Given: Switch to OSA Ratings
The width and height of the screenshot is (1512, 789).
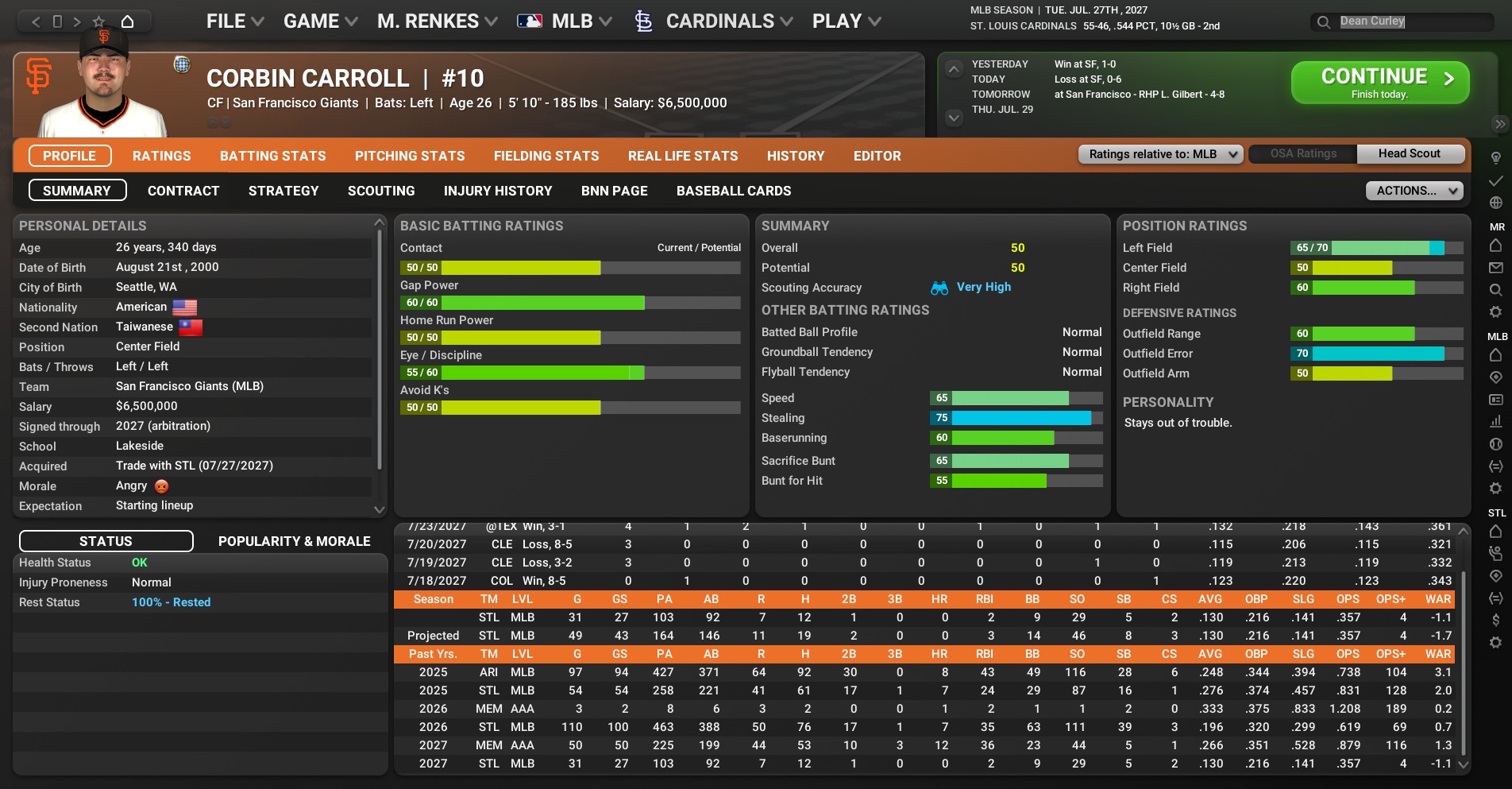Looking at the screenshot, I should (x=1302, y=154).
